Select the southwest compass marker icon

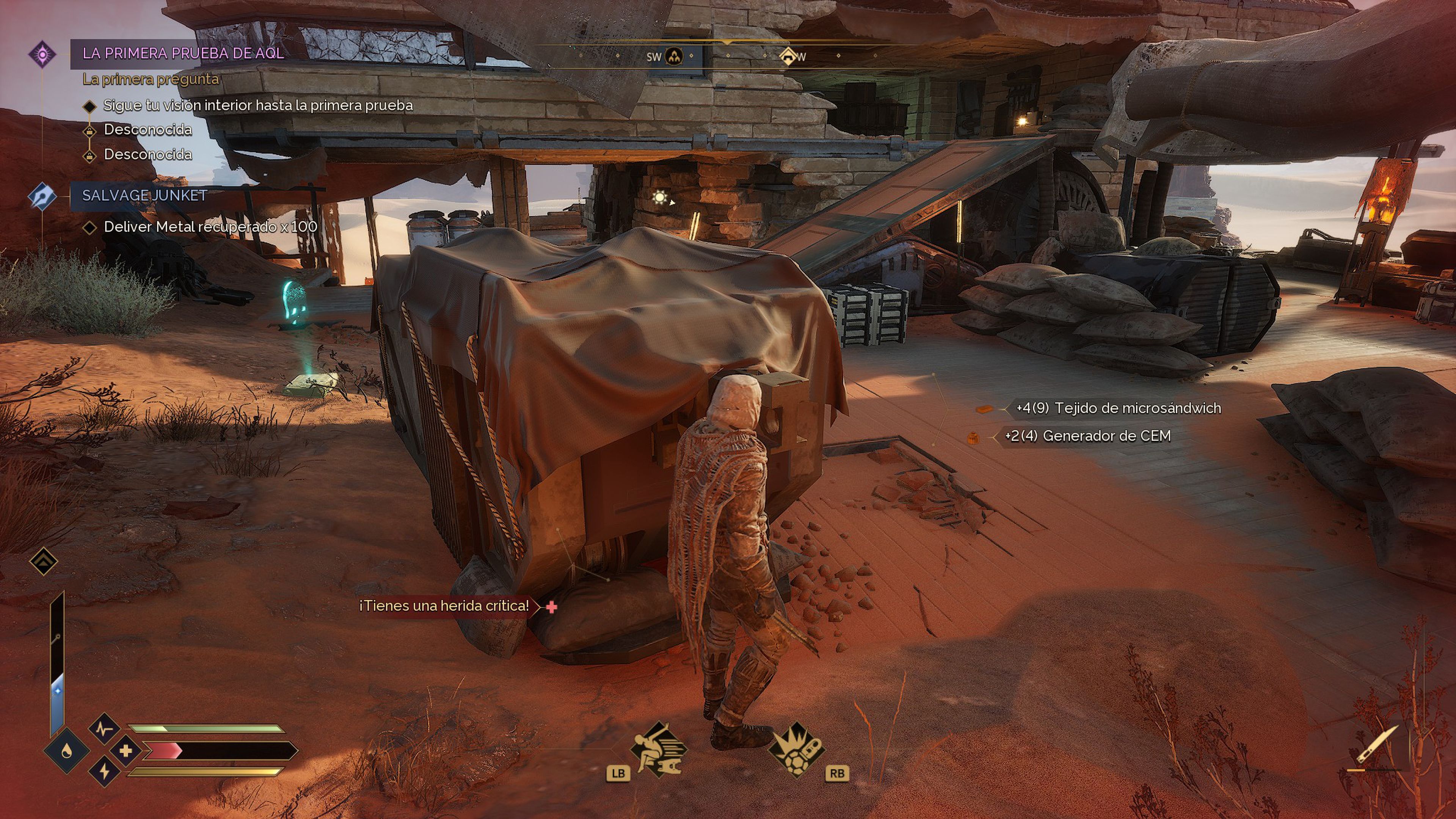click(674, 56)
